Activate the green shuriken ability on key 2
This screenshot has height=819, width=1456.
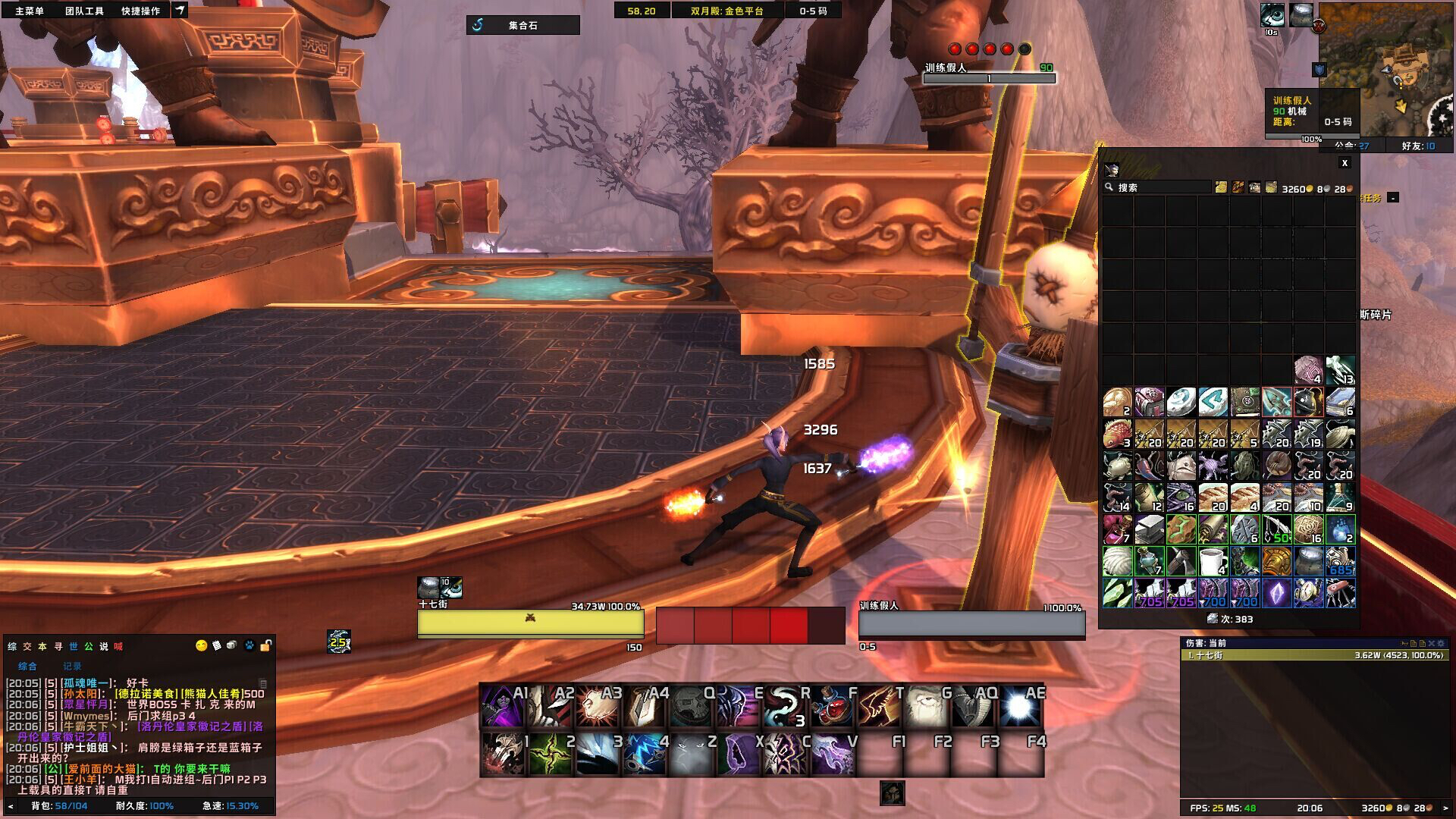tap(549, 755)
